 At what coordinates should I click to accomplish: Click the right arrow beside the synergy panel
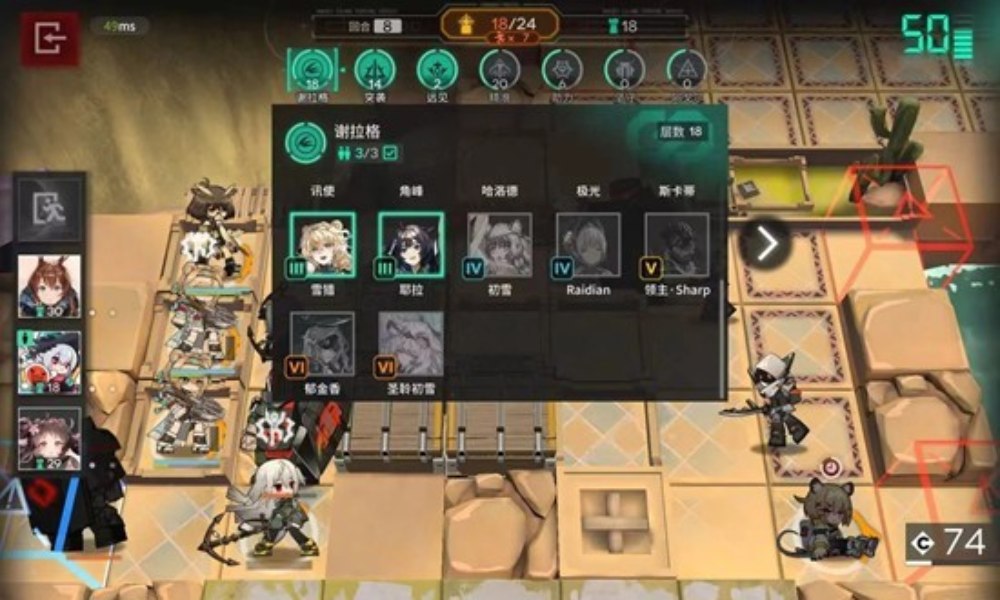click(x=766, y=243)
